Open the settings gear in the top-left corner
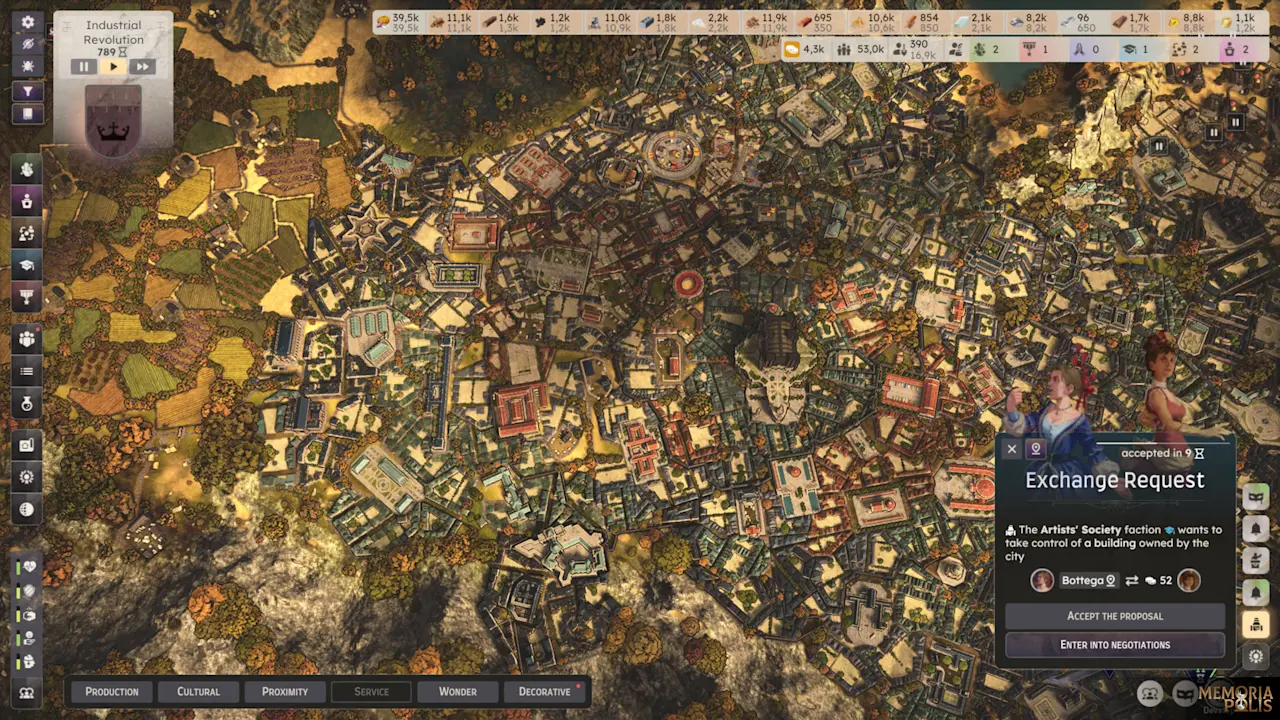The height and width of the screenshot is (720, 1280). coord(28,22)
